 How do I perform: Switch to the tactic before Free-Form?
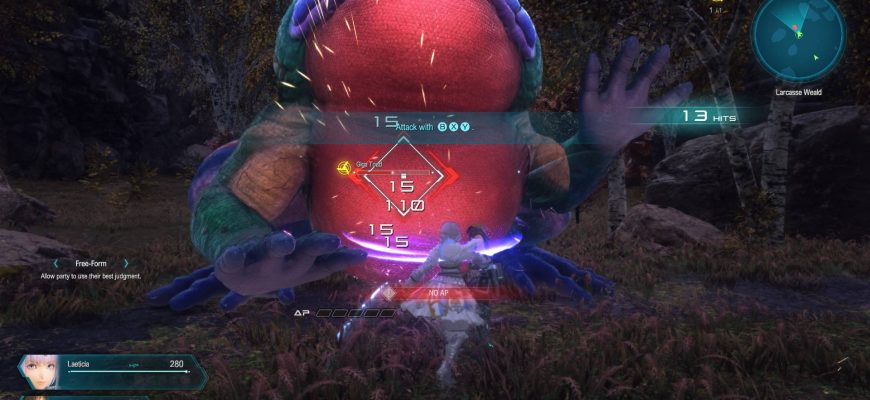pyautogui.click(x=56, y=263)
